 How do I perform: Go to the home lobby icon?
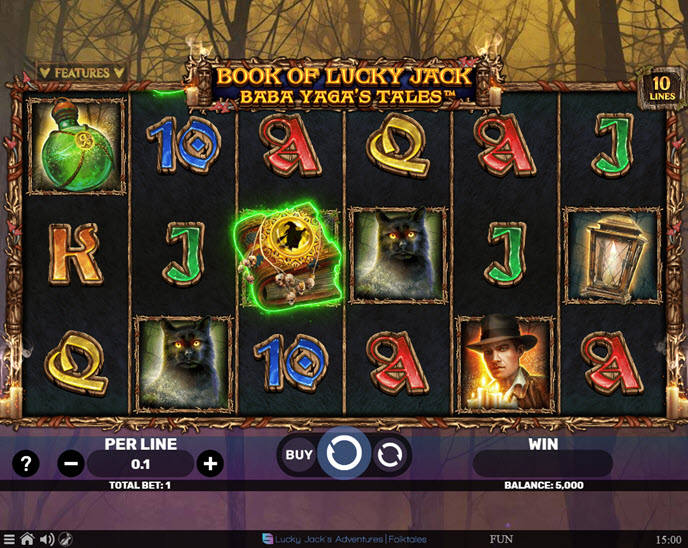click(27, 540)
